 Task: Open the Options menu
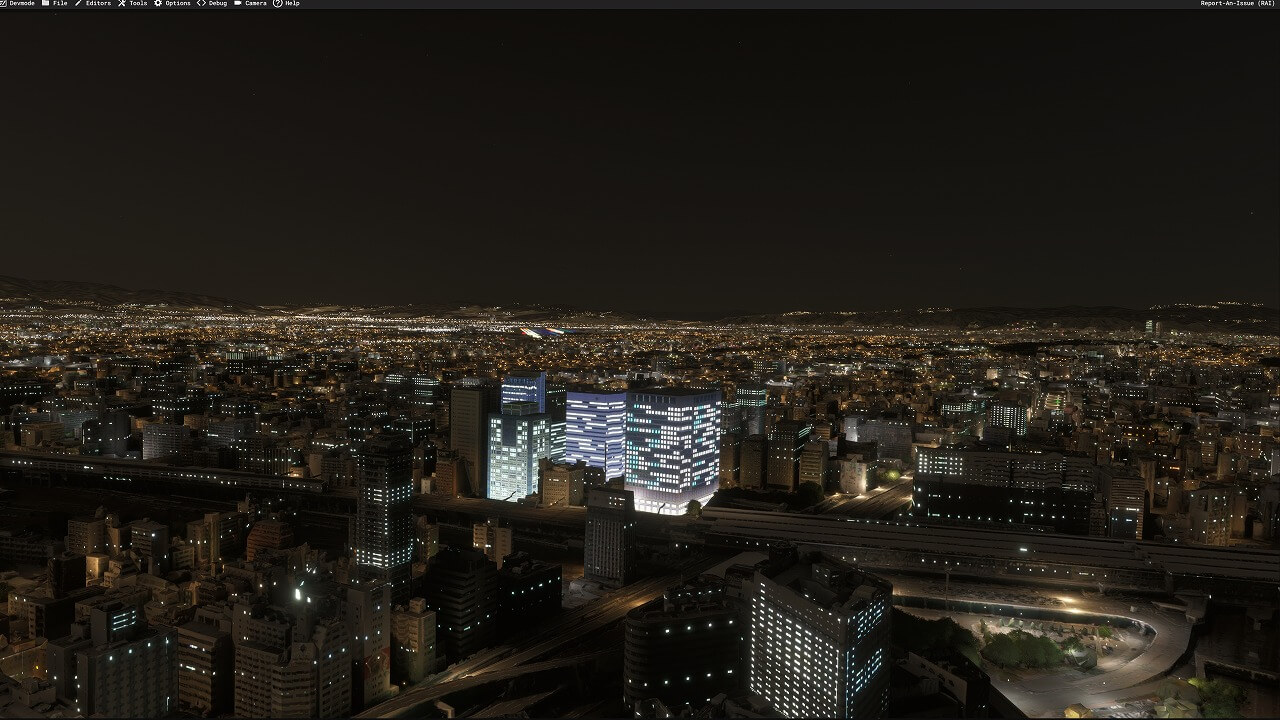pyautogui.click(x=173, y=4)
